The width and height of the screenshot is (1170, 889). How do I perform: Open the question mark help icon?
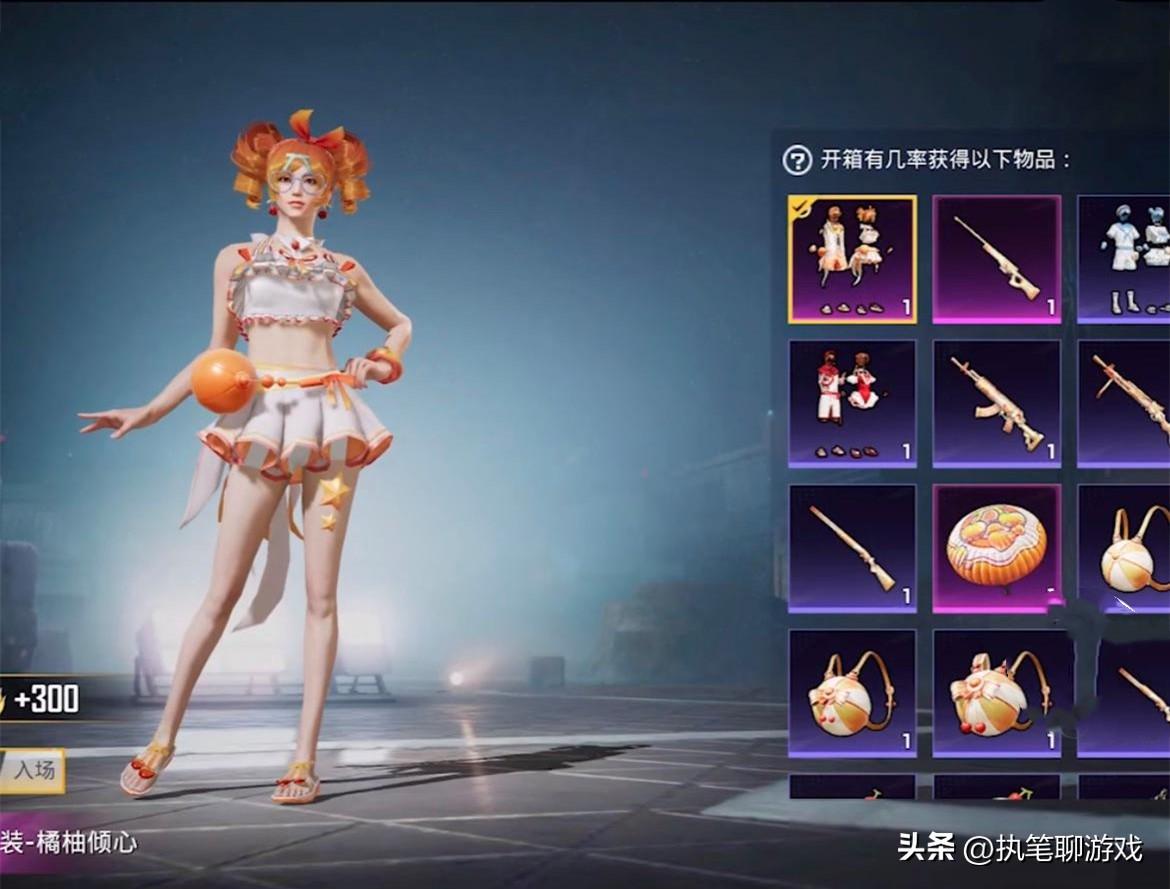[x=797, y=160]
